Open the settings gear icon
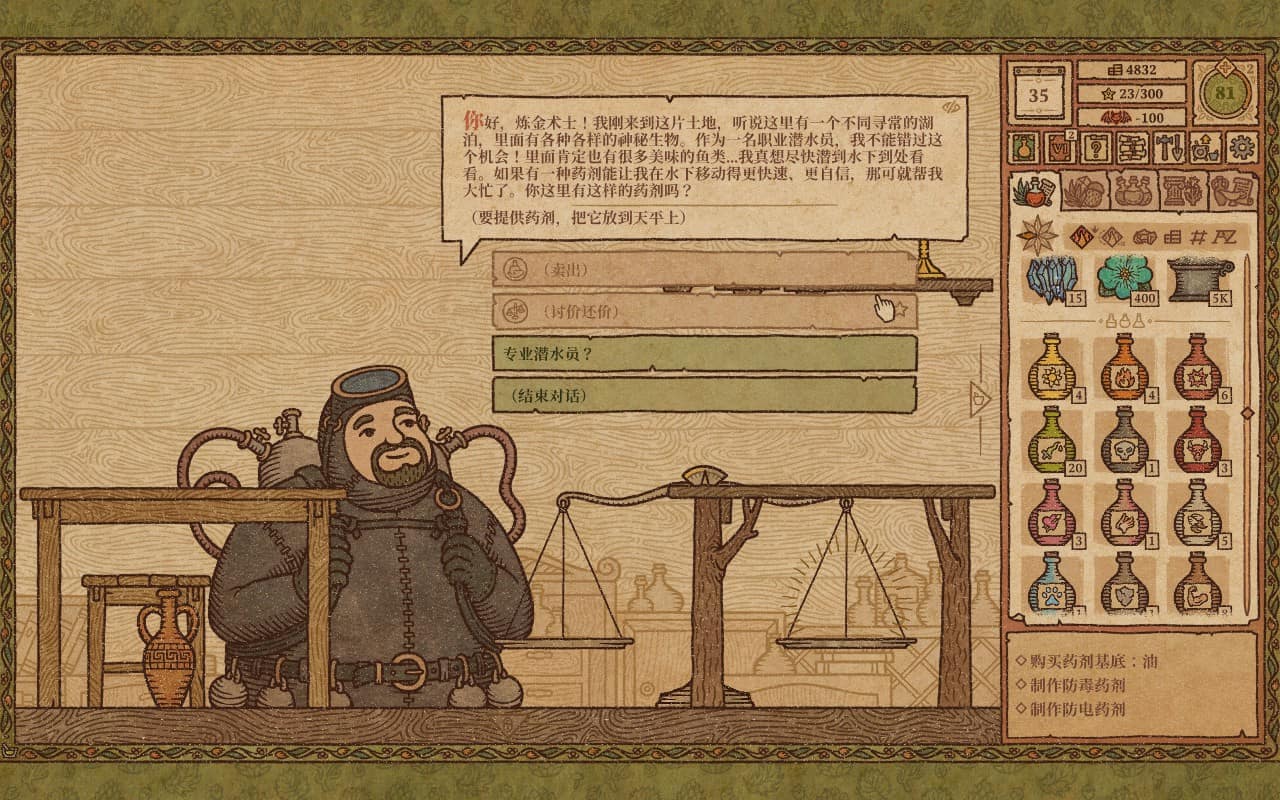This screenshot has height=800, width=1280. 1243,148
